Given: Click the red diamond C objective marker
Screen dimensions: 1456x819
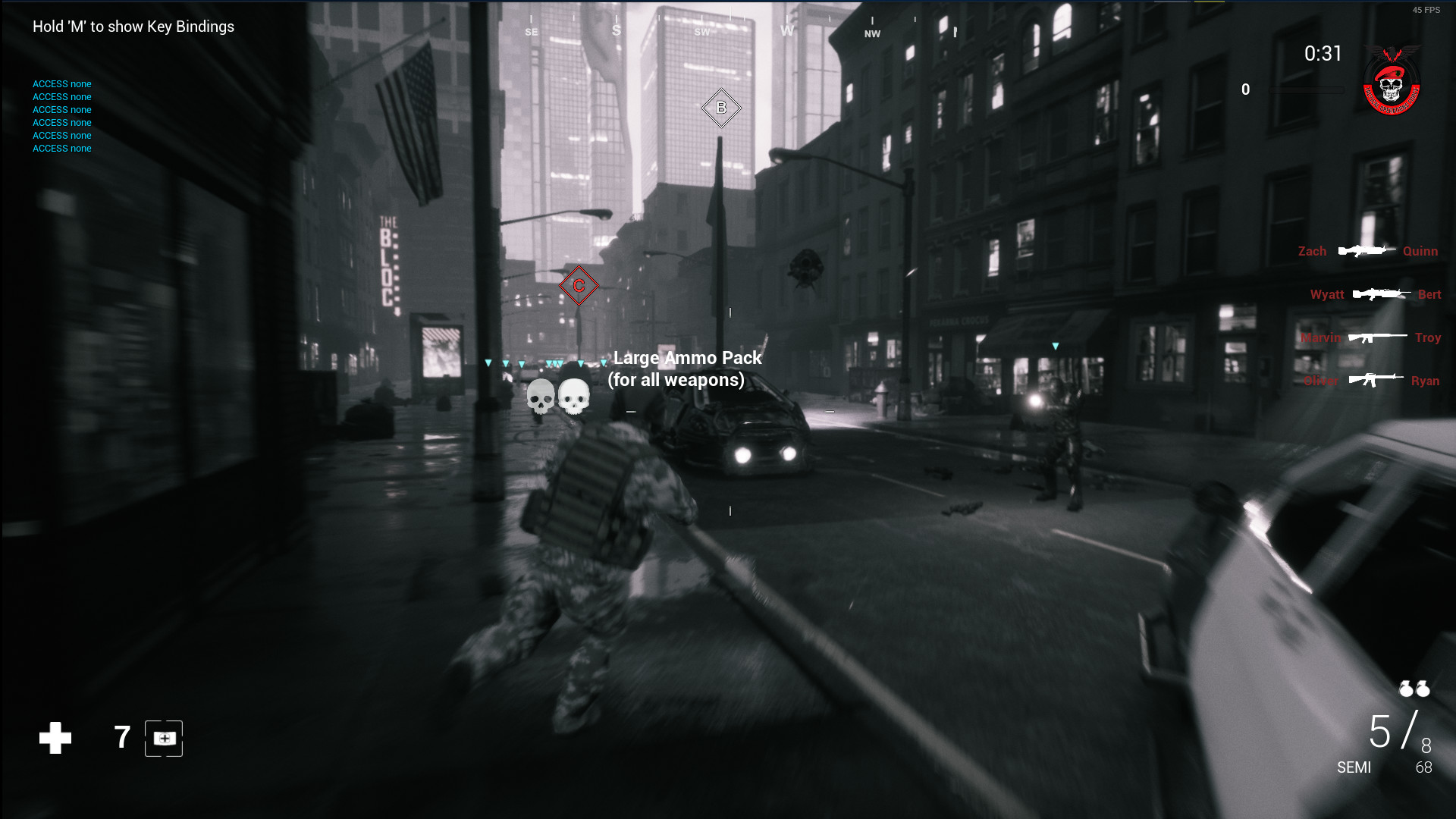Looking at the screenshot, I should coord(579,286).
